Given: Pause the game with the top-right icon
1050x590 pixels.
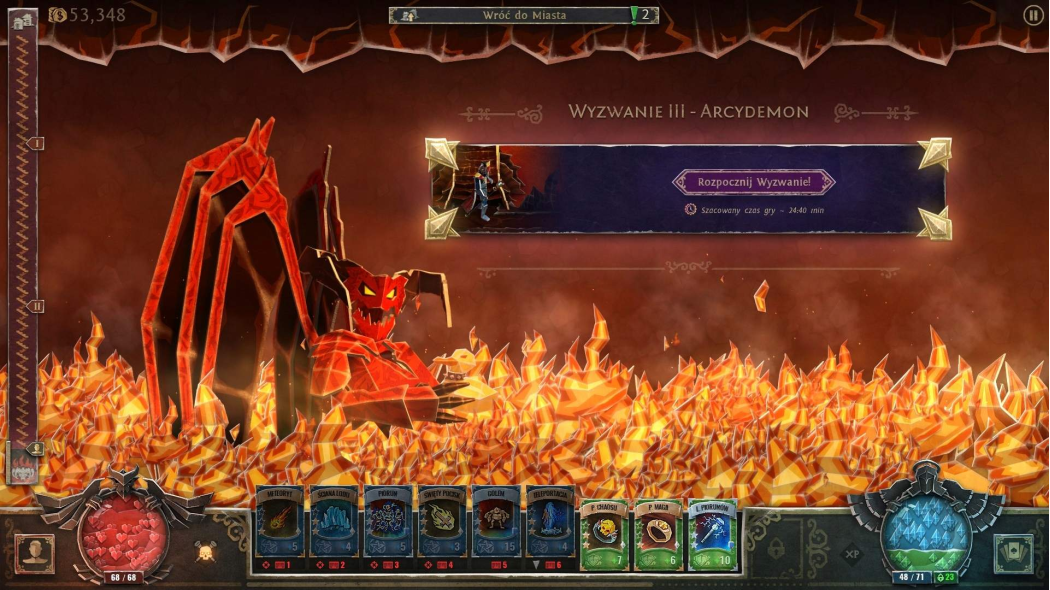Looking at the screenshot, I should [1033, 15].
